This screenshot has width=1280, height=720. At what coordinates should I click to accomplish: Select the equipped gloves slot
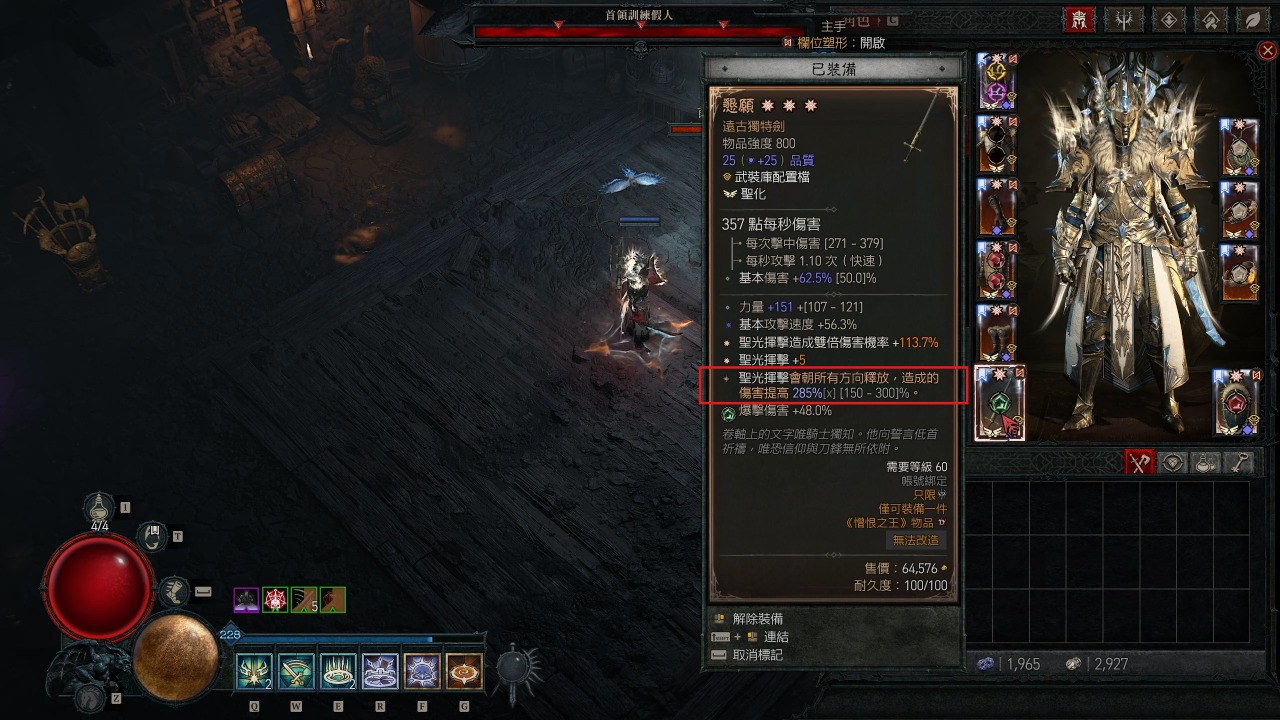coord(996,208)
